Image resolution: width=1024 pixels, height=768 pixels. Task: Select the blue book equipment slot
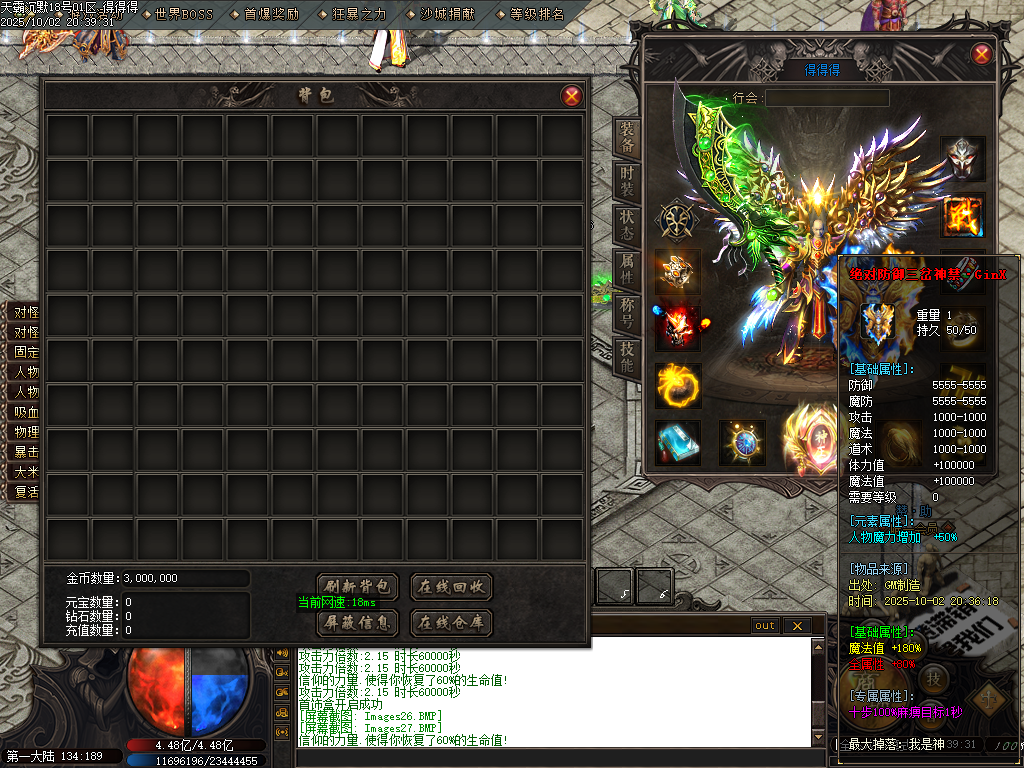(x=677, y=442)
